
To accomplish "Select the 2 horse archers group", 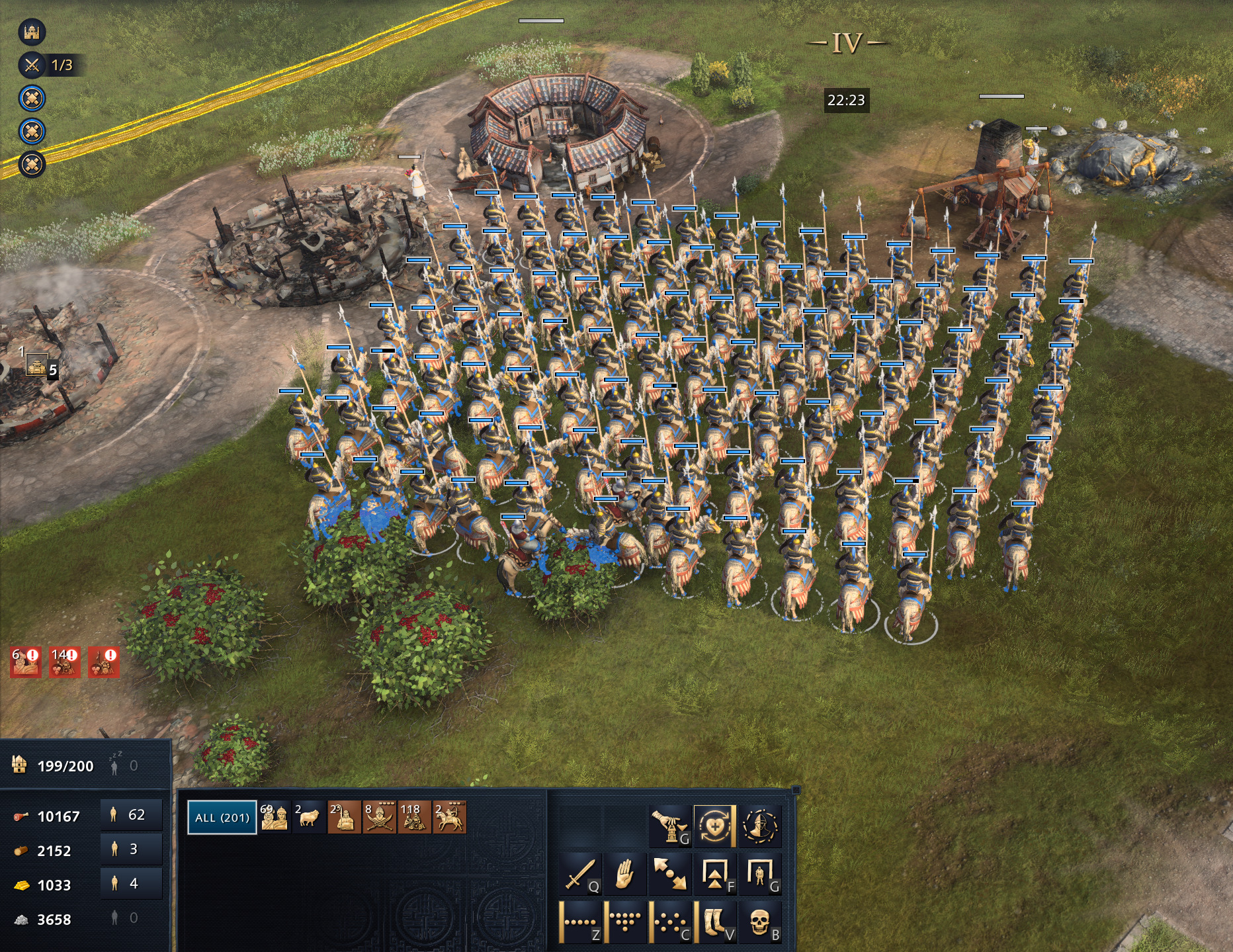I will [x=450, y=817].
